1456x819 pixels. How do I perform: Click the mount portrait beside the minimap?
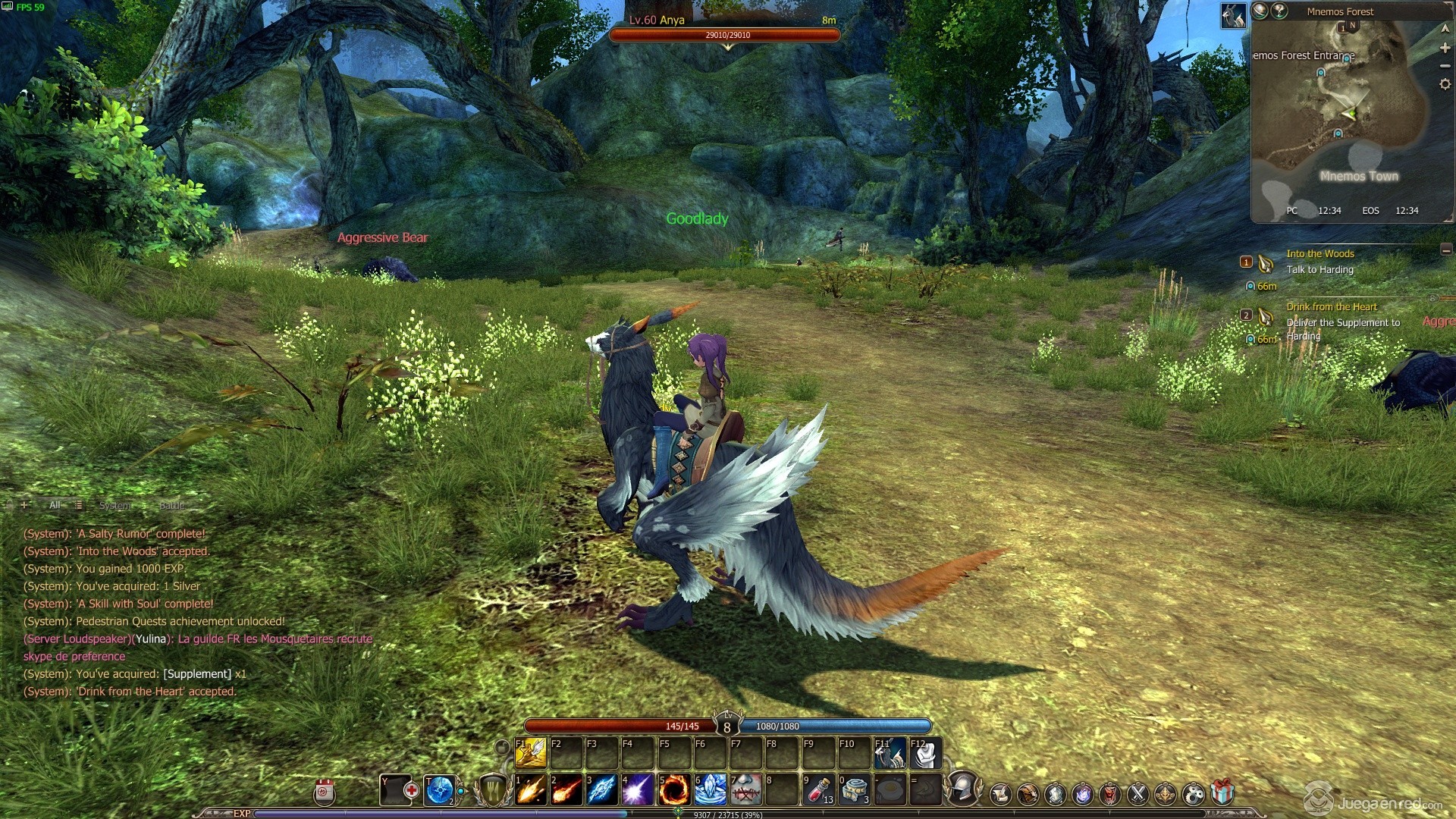[1233, 15]
